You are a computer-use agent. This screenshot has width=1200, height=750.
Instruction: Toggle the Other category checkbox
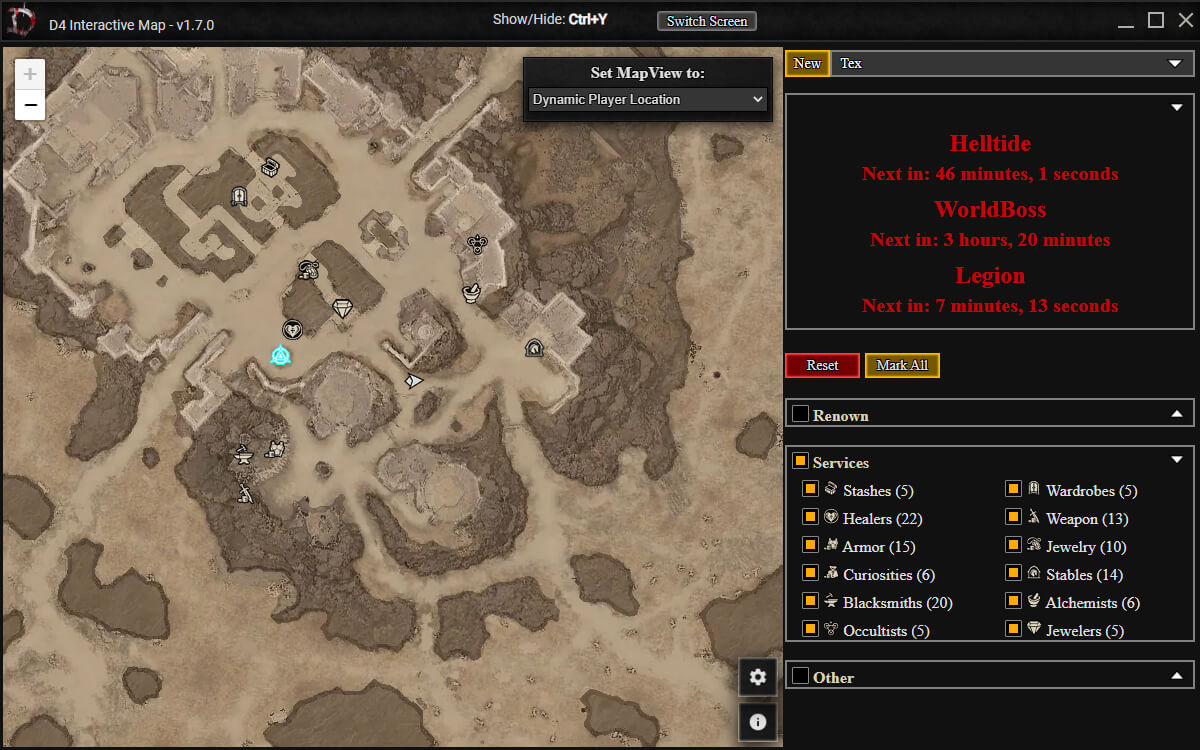(x=800, y=676)
